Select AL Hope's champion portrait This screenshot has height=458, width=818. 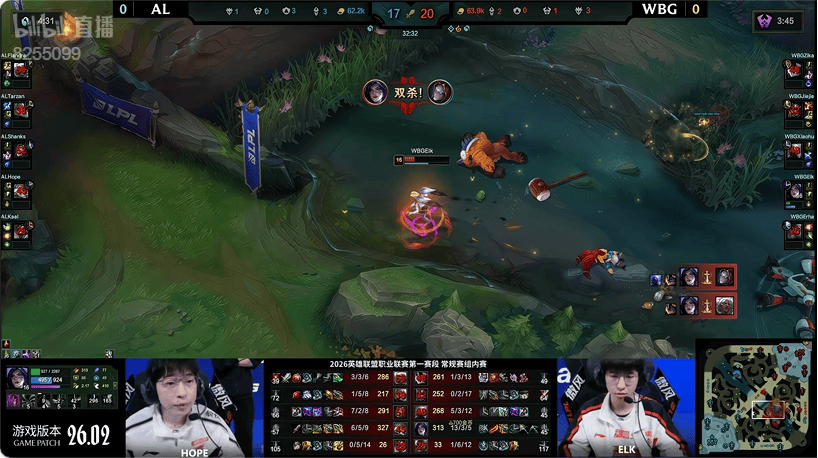(21, 191)
